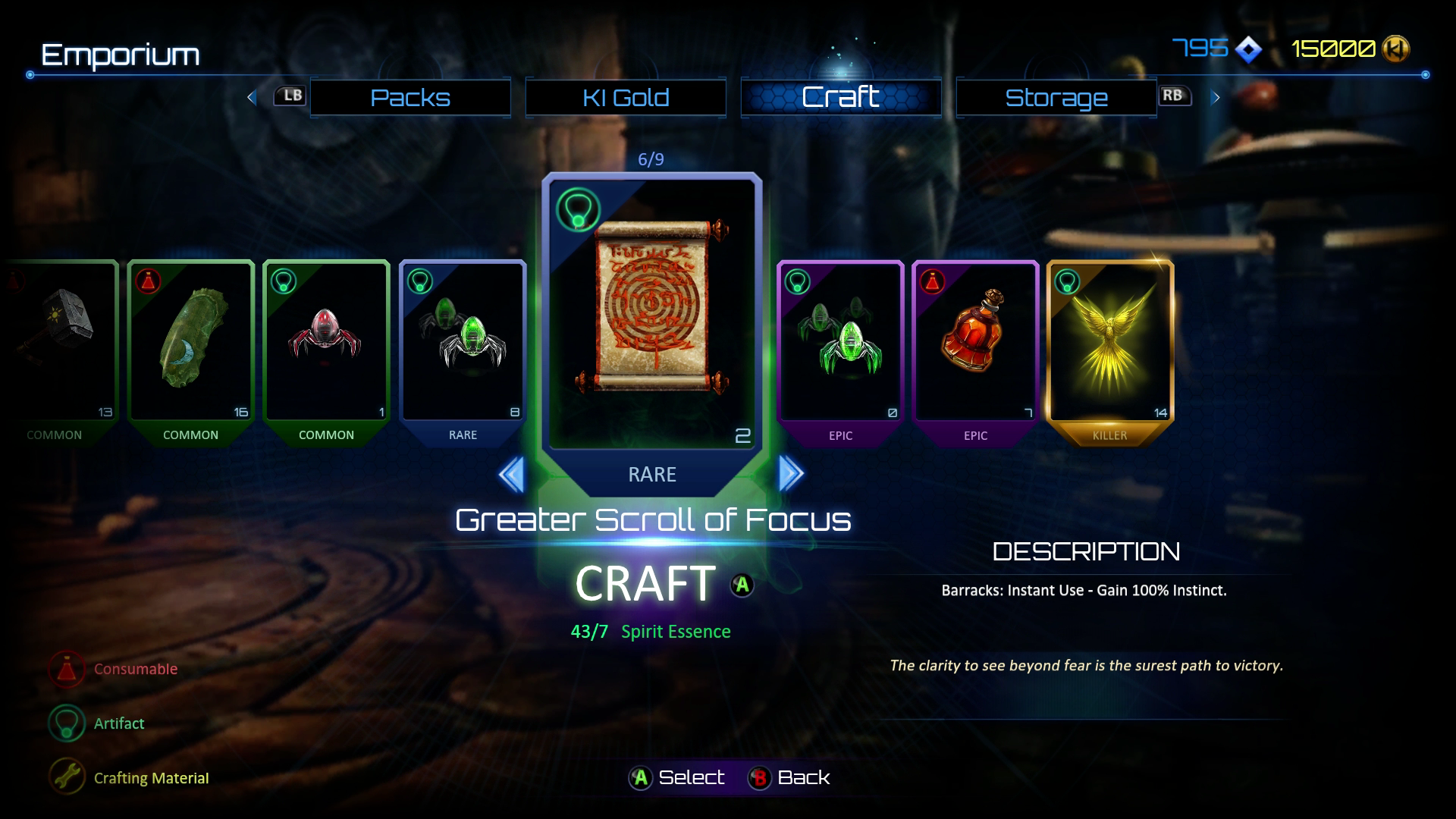Image resolution: width=1456 pixels, height=819 pixels.
Task: Click the small right arrow after Storage
Action: coord(1216,97)
